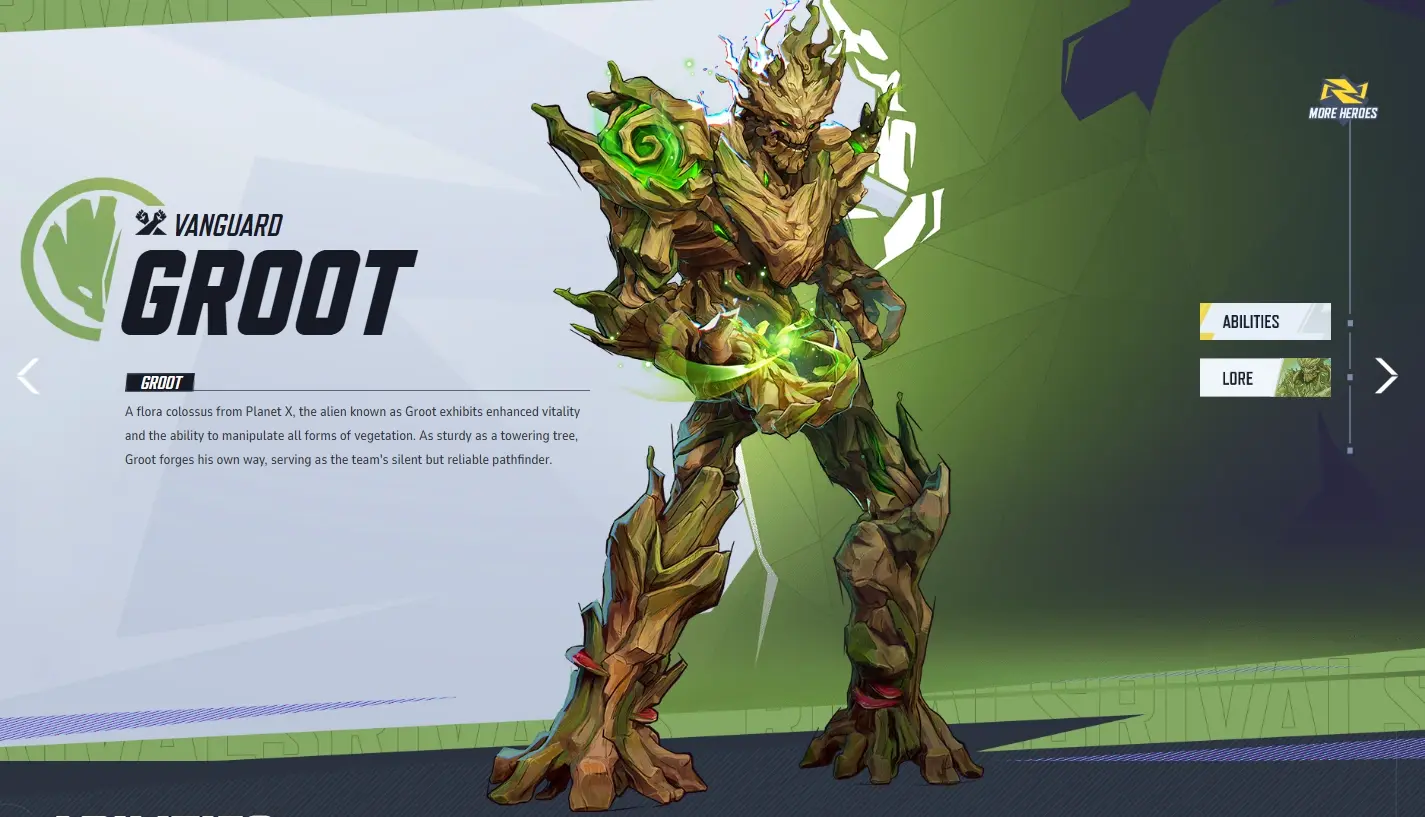The image size is (1425, 817).
Task: Click the MORE HEROES link
Action: (x=1343, y=111)
